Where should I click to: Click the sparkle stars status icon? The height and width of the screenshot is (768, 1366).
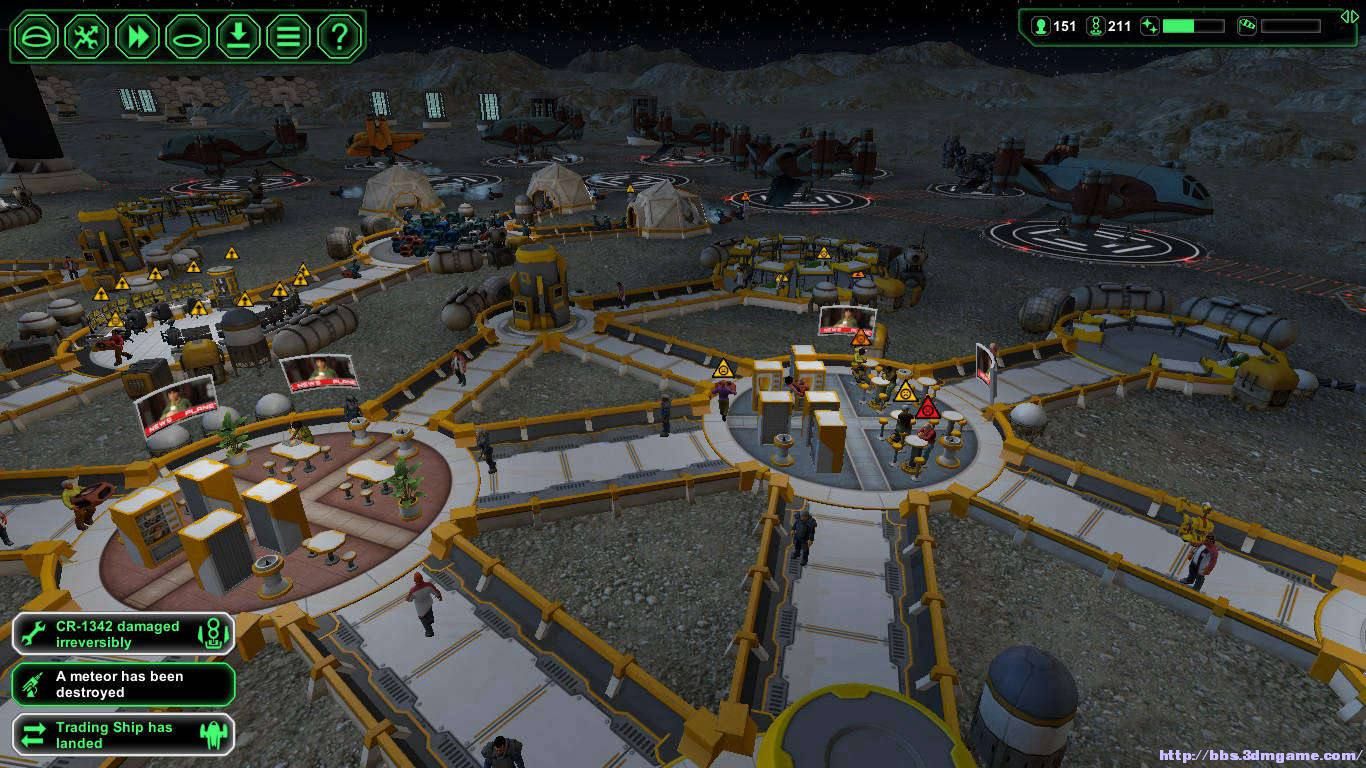[1149, 26]
